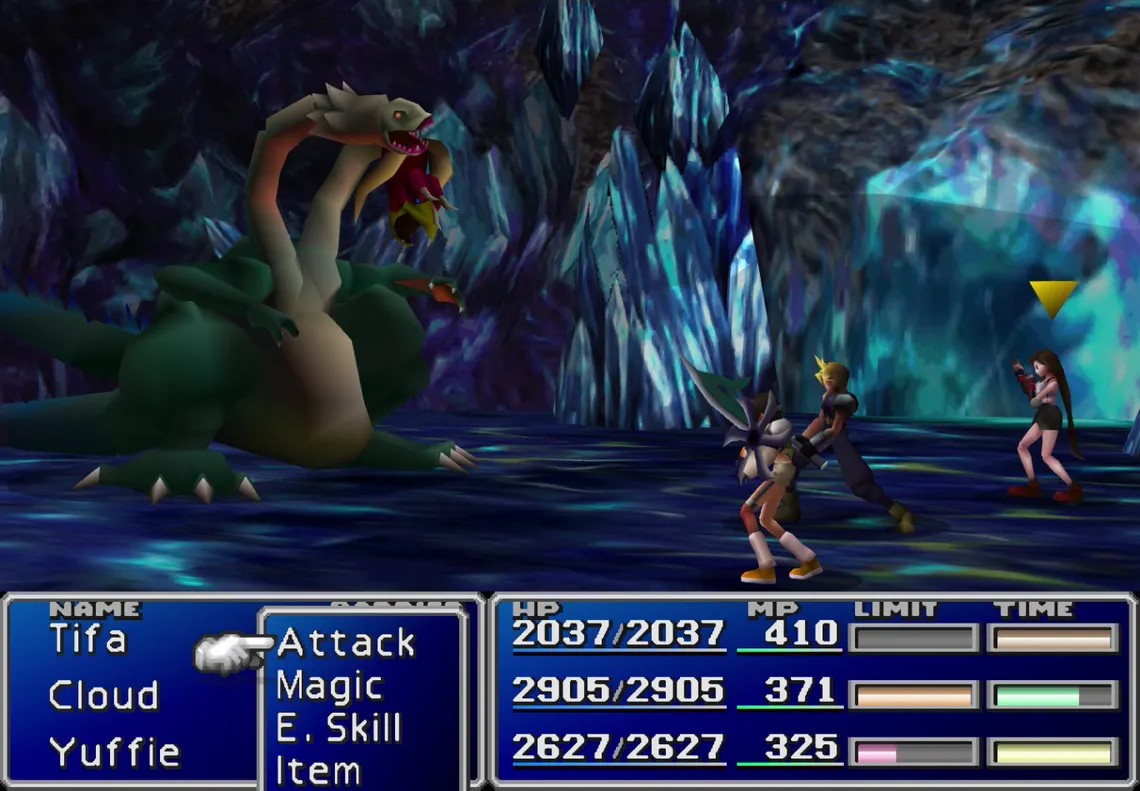Select Item in the command list

(x=318, y=771)
